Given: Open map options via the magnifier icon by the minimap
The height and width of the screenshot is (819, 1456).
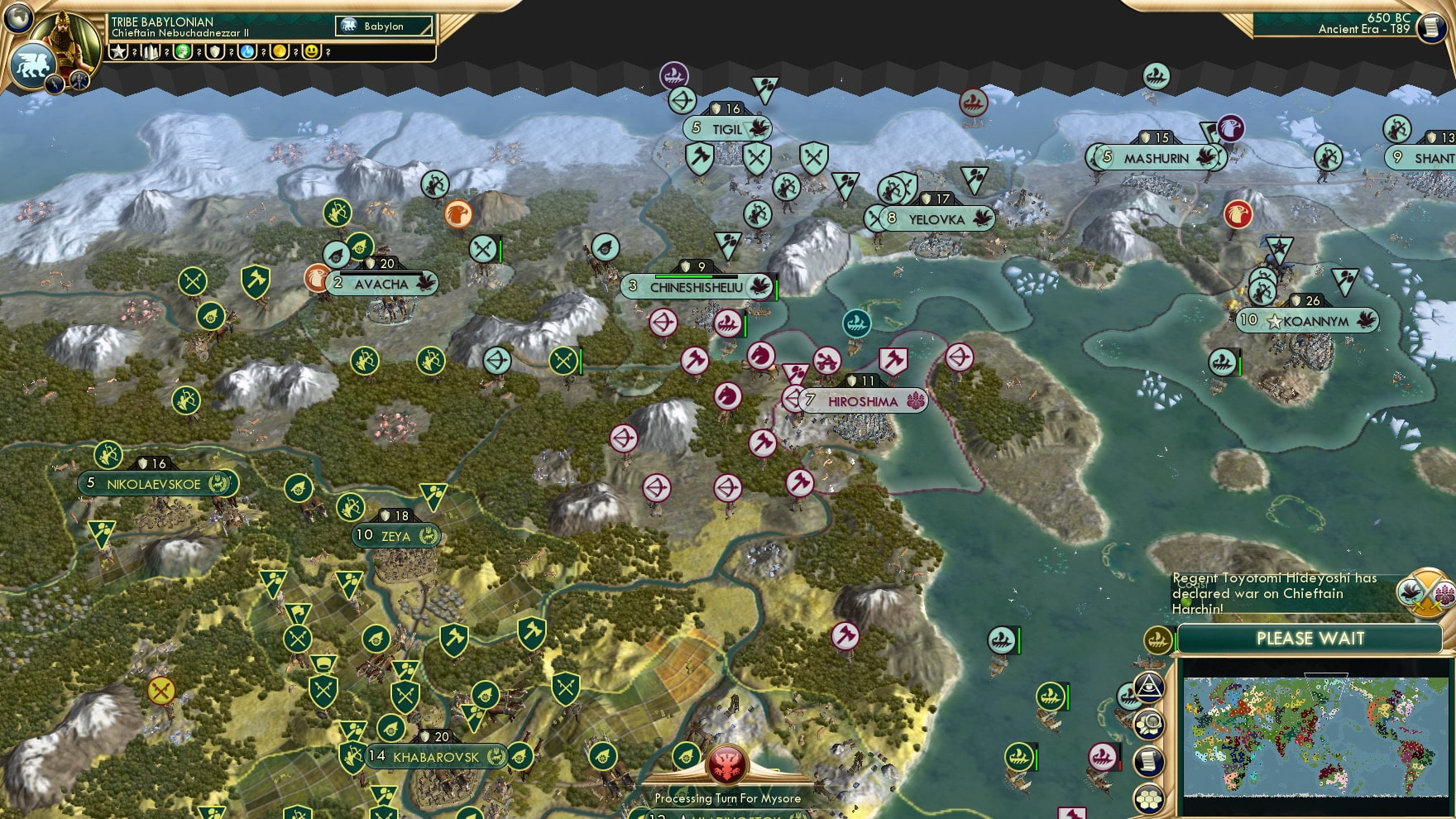Looking at the screenshot, I should [x=1148, y=722].
